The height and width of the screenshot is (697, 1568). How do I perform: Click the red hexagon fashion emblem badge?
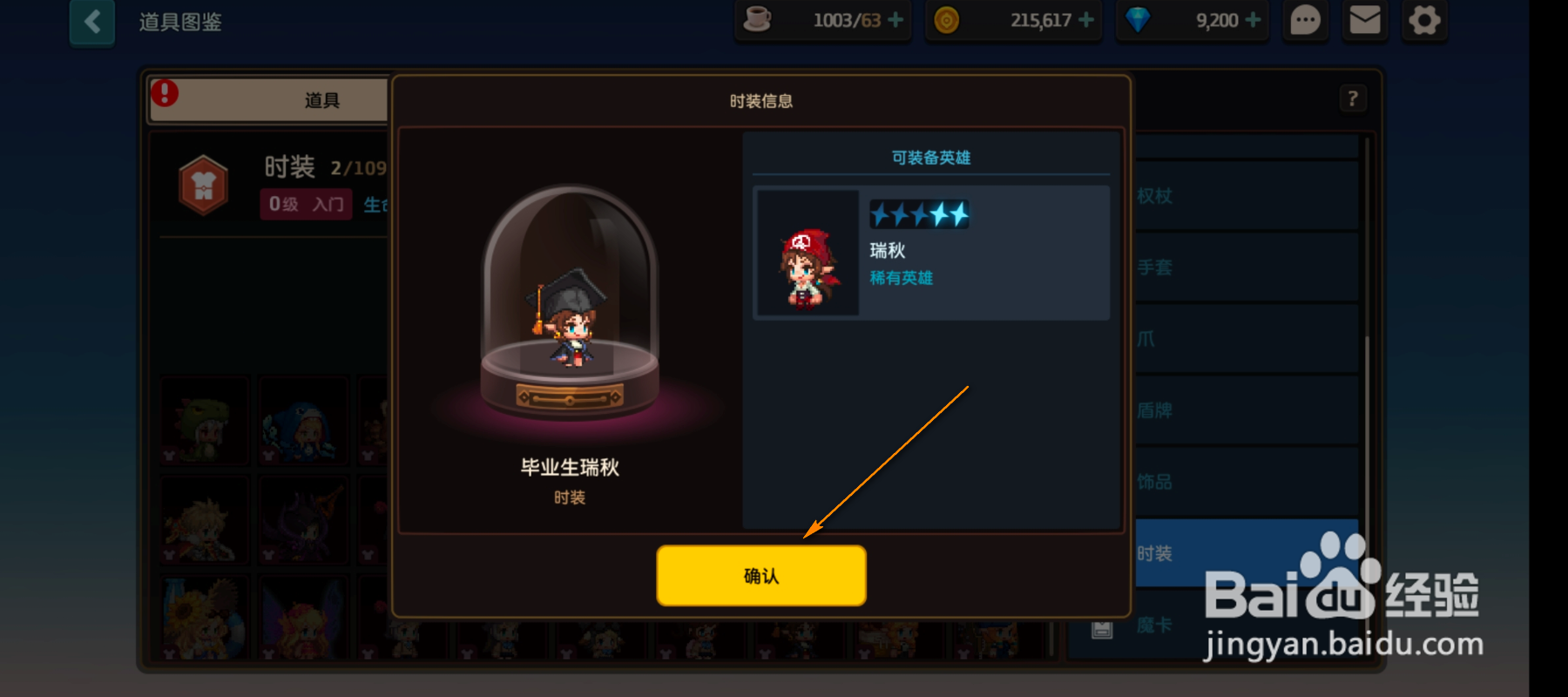[x=202, y=185]
